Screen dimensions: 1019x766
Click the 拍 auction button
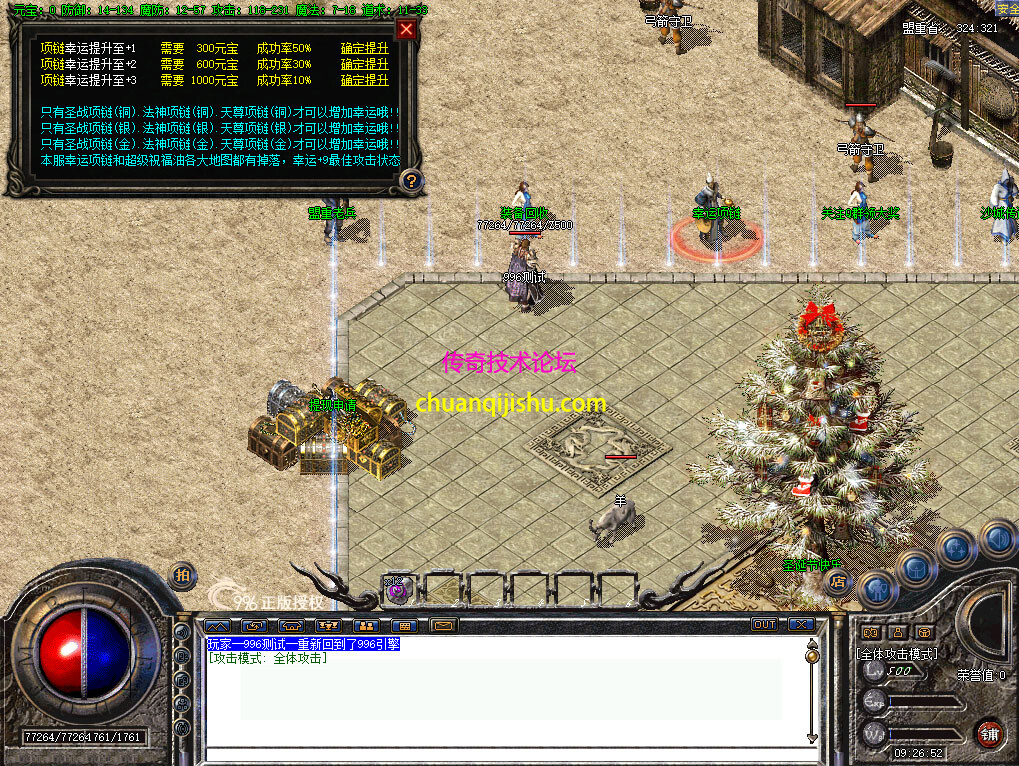181,575
